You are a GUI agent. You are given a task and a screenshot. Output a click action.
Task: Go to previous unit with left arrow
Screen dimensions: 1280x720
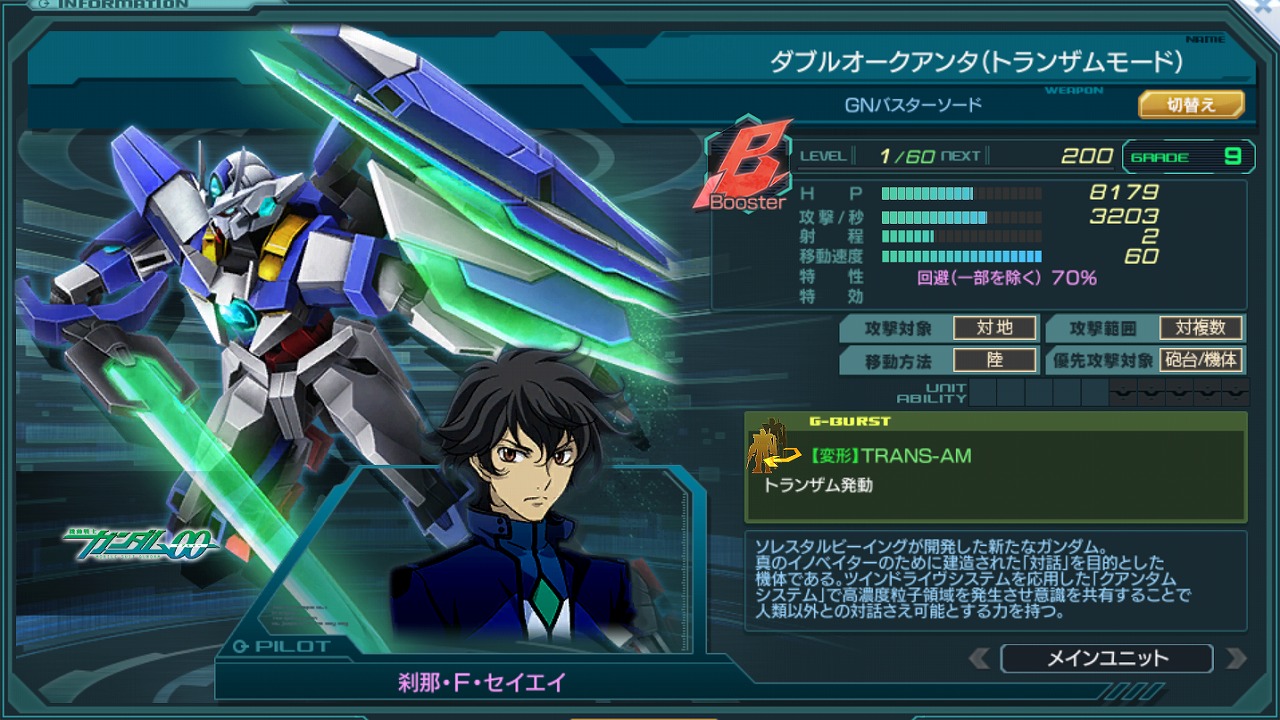(981, 658)
